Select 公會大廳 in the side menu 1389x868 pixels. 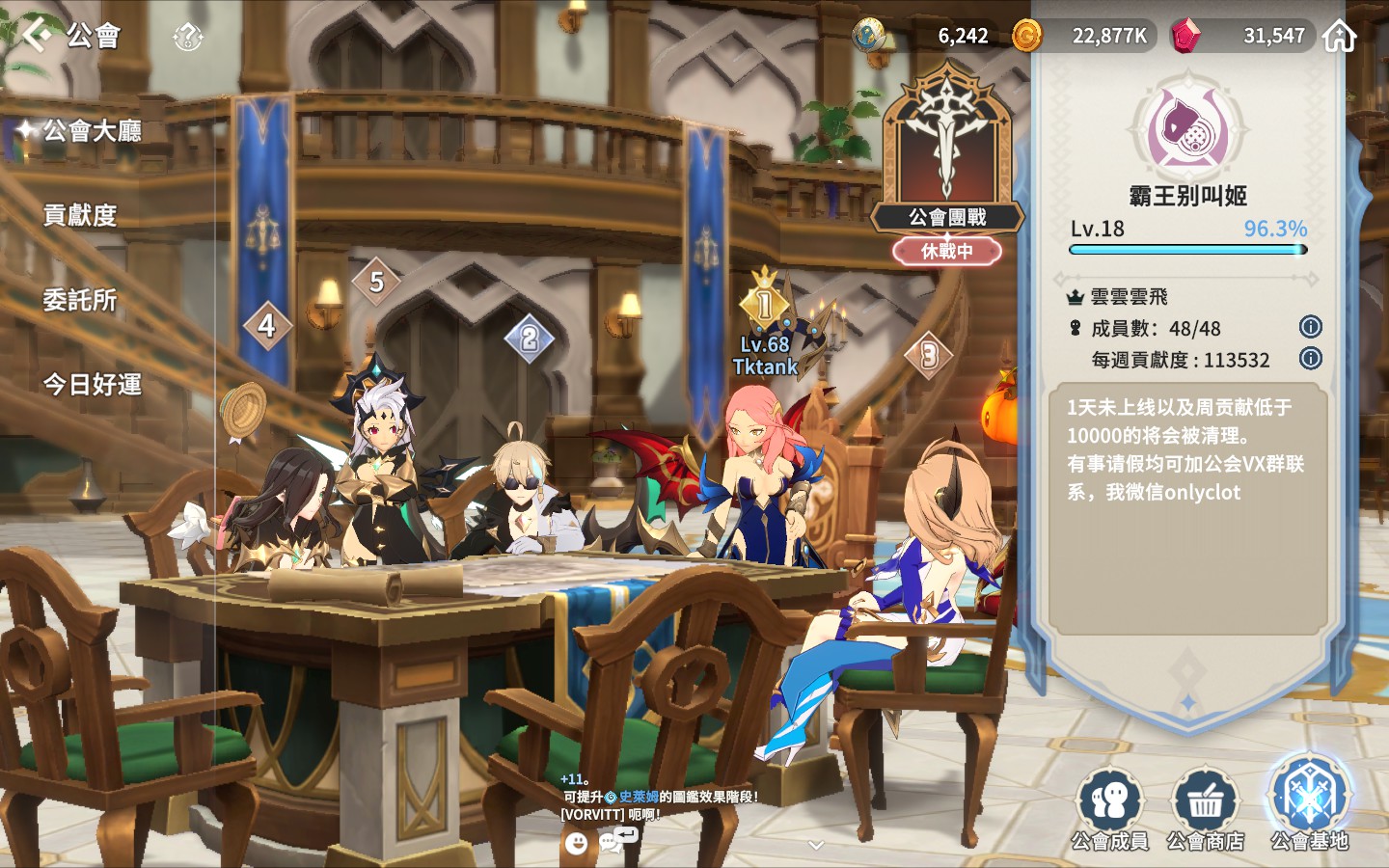[92, 130]
